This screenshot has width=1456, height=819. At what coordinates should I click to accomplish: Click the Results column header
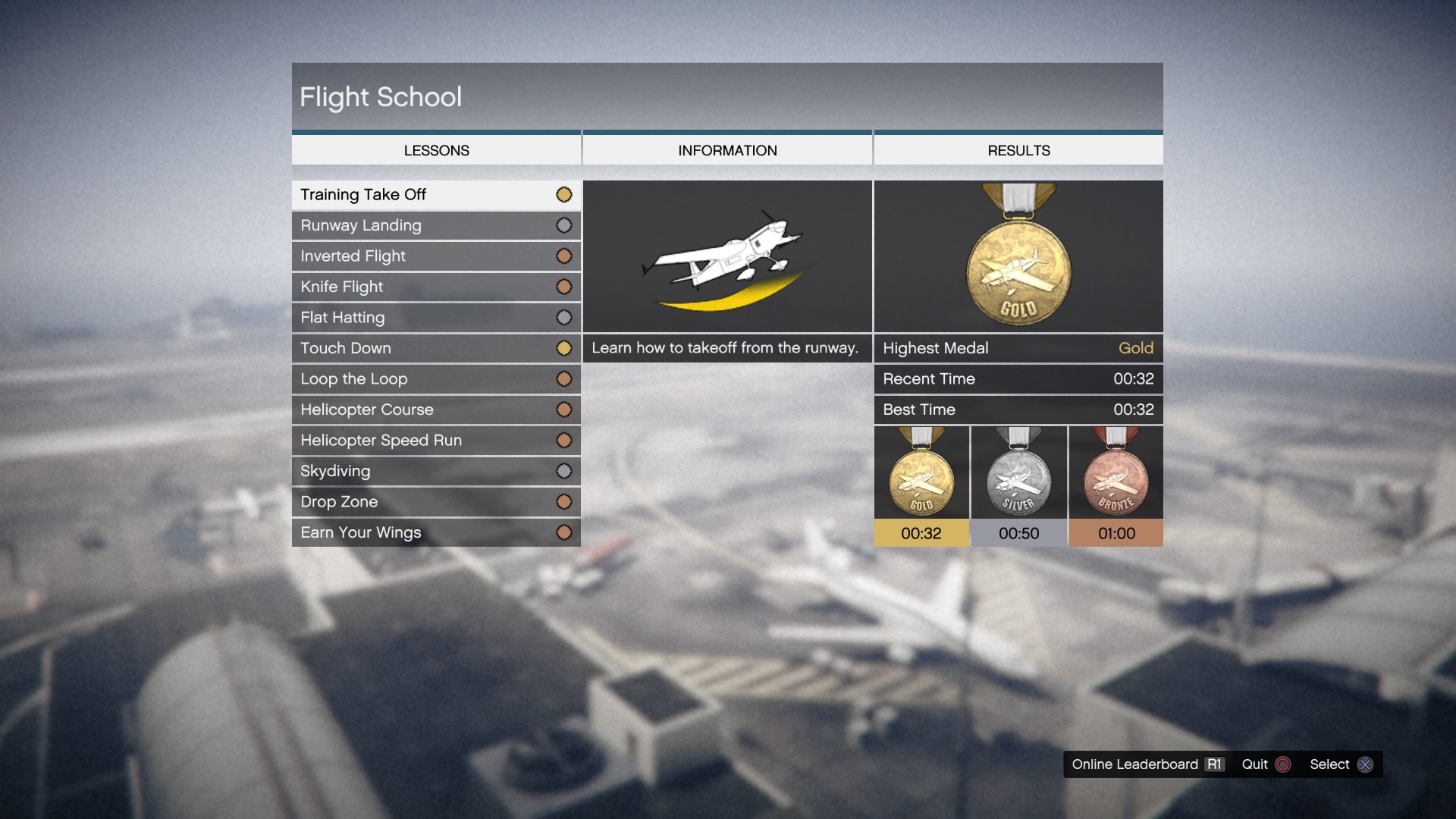pos(1018,150)
